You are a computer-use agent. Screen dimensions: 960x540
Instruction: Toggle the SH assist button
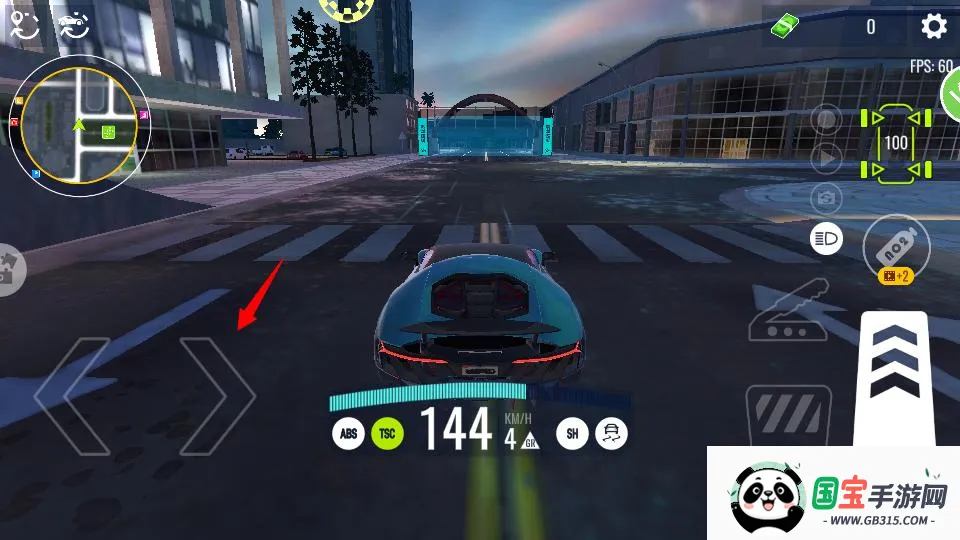(572, 433)
